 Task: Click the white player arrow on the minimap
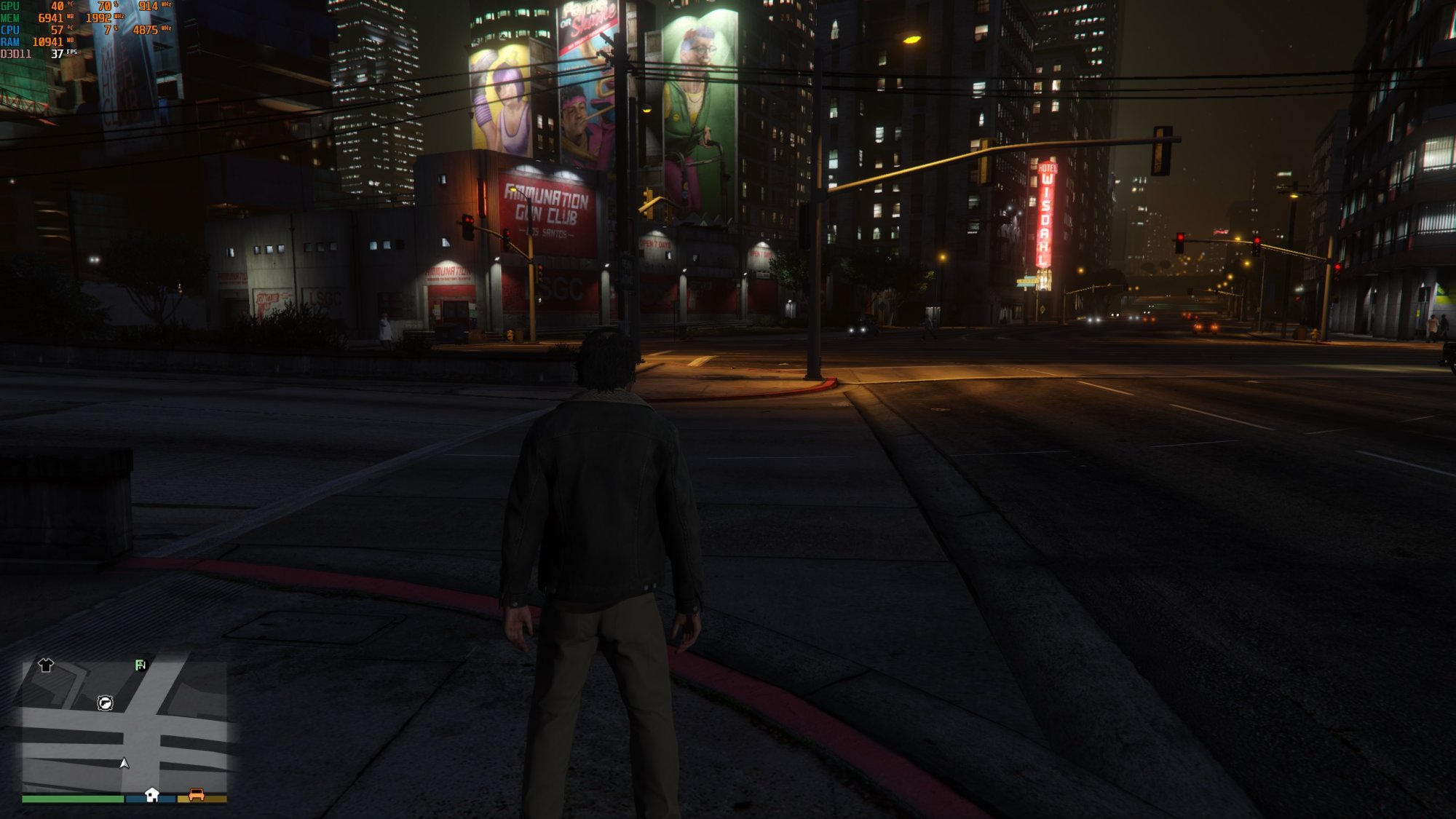click(x=124, y=764)
